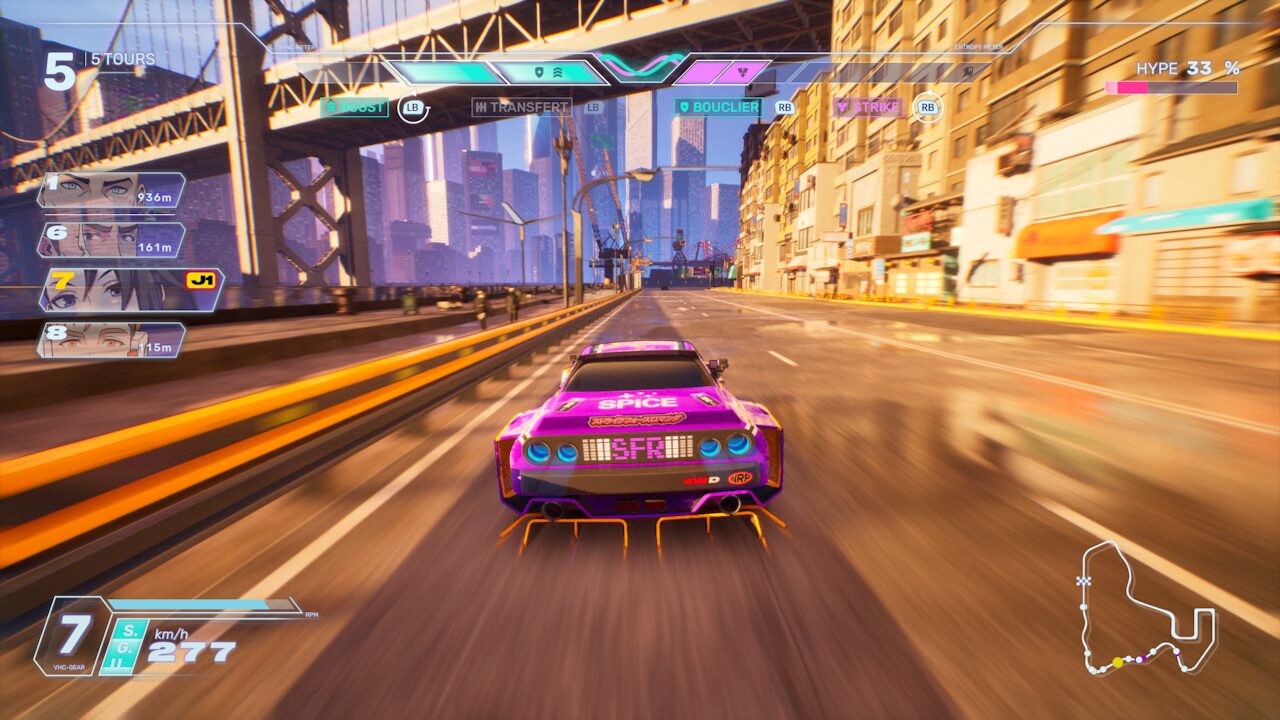Select the J1 player card in 7th
1280x720 pixels.
130,289
